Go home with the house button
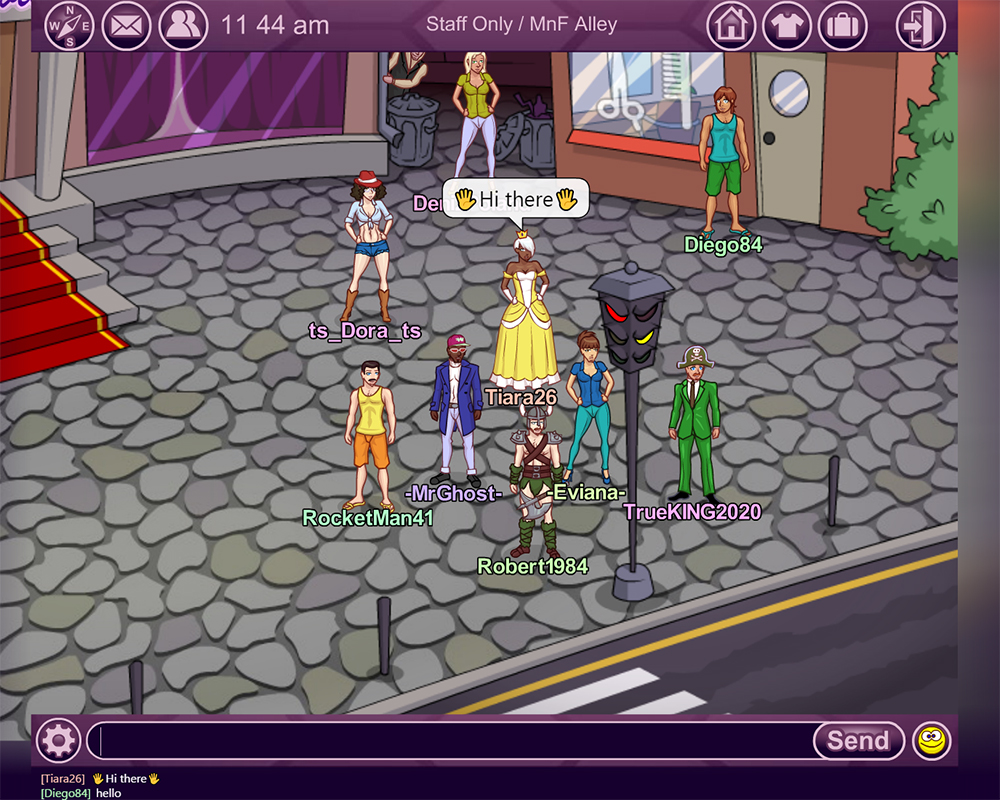1000x800 pixels. click(731, 25)
